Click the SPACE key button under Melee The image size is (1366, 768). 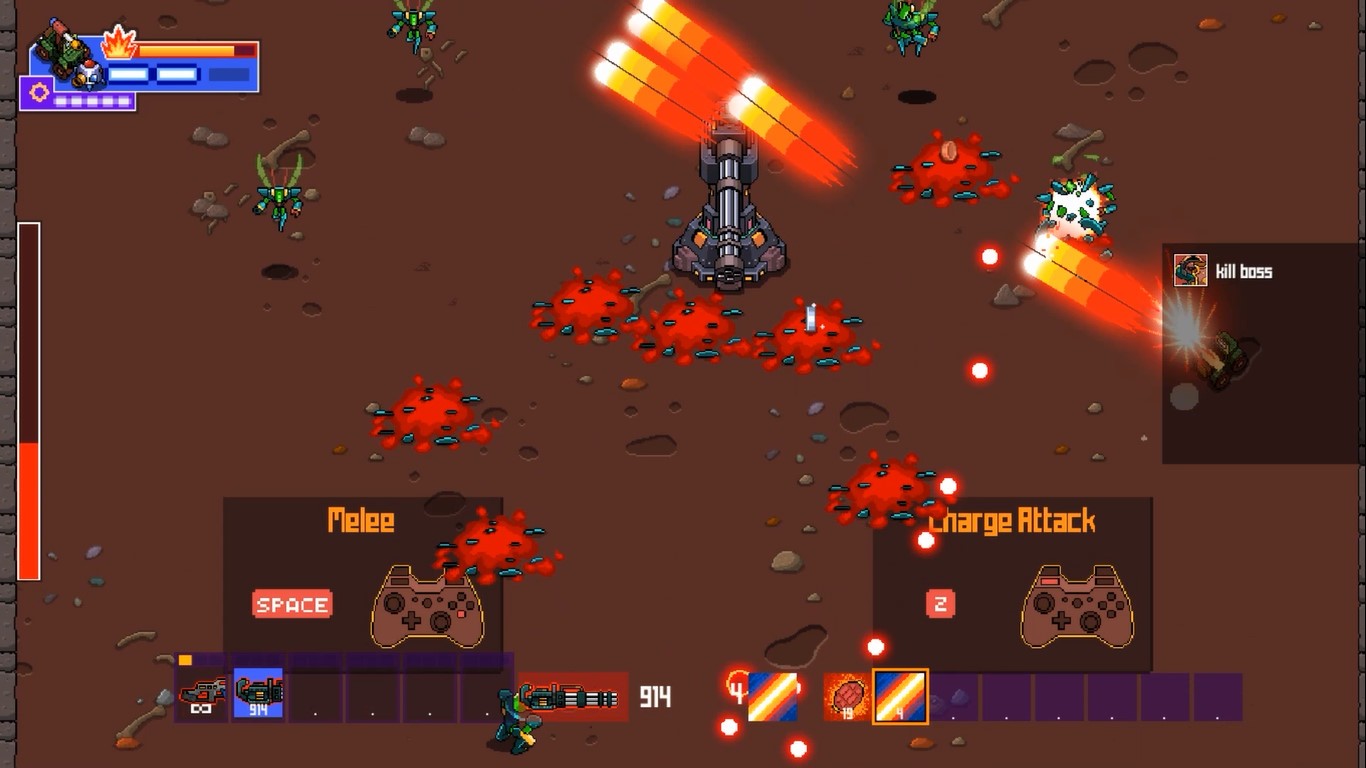290,604
